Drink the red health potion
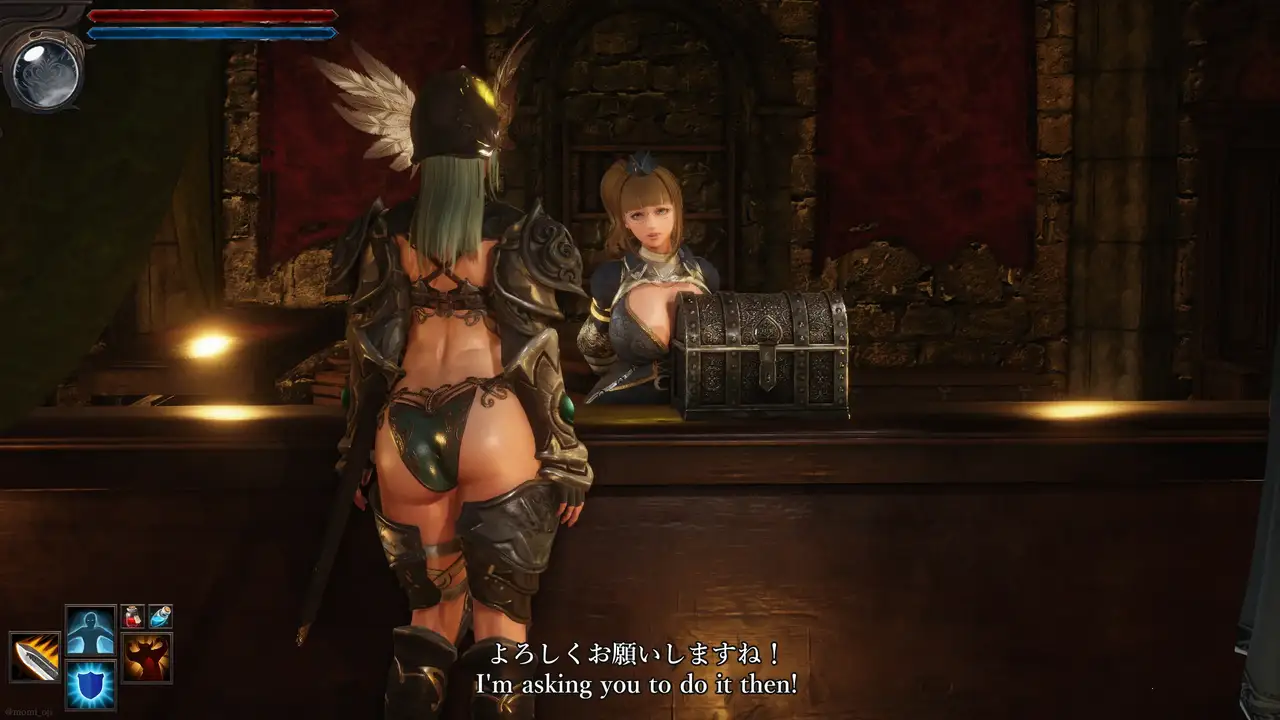 point(133,616)
